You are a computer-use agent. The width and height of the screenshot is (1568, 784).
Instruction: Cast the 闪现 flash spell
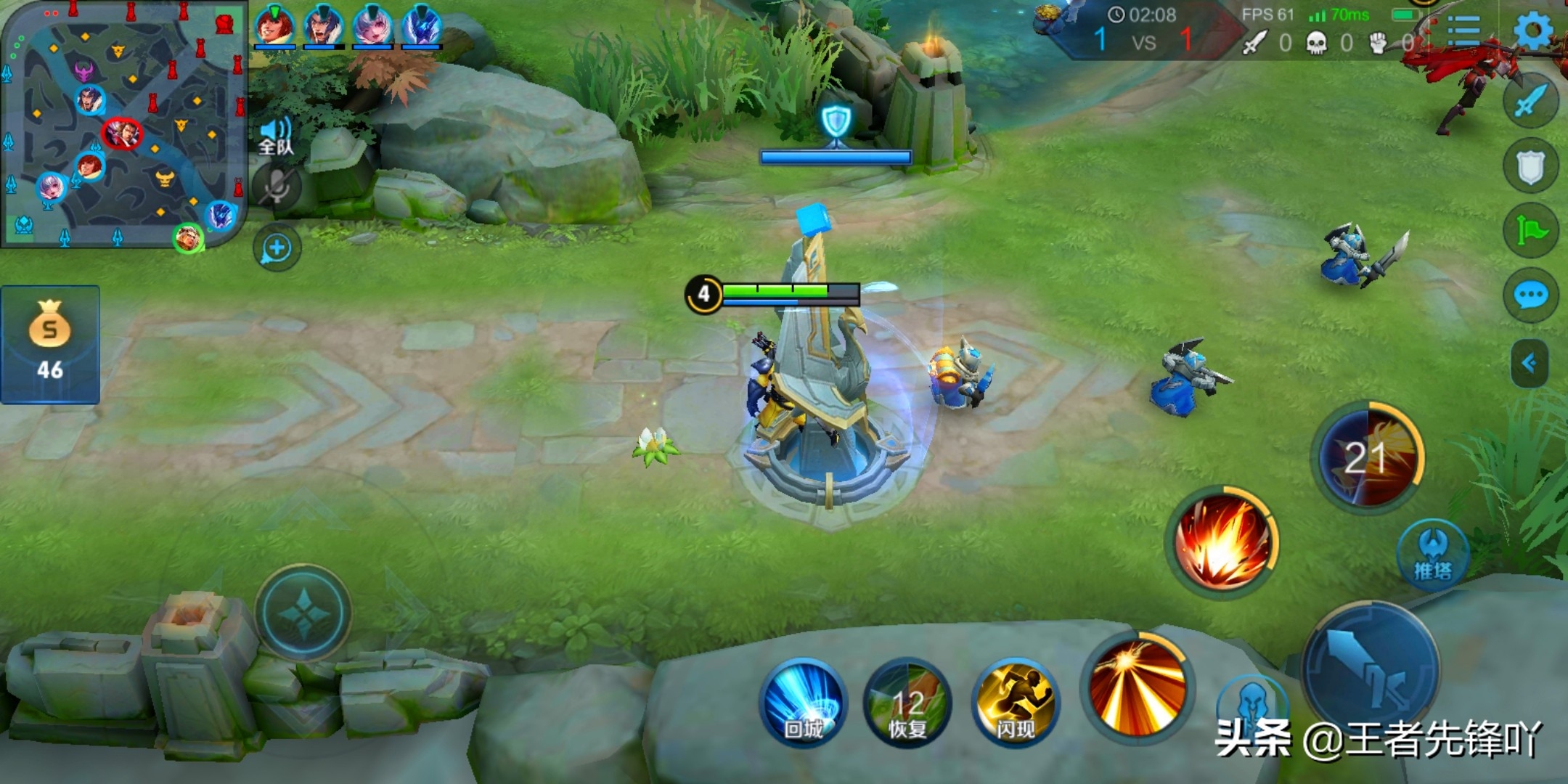click(x=1015, y=702)
